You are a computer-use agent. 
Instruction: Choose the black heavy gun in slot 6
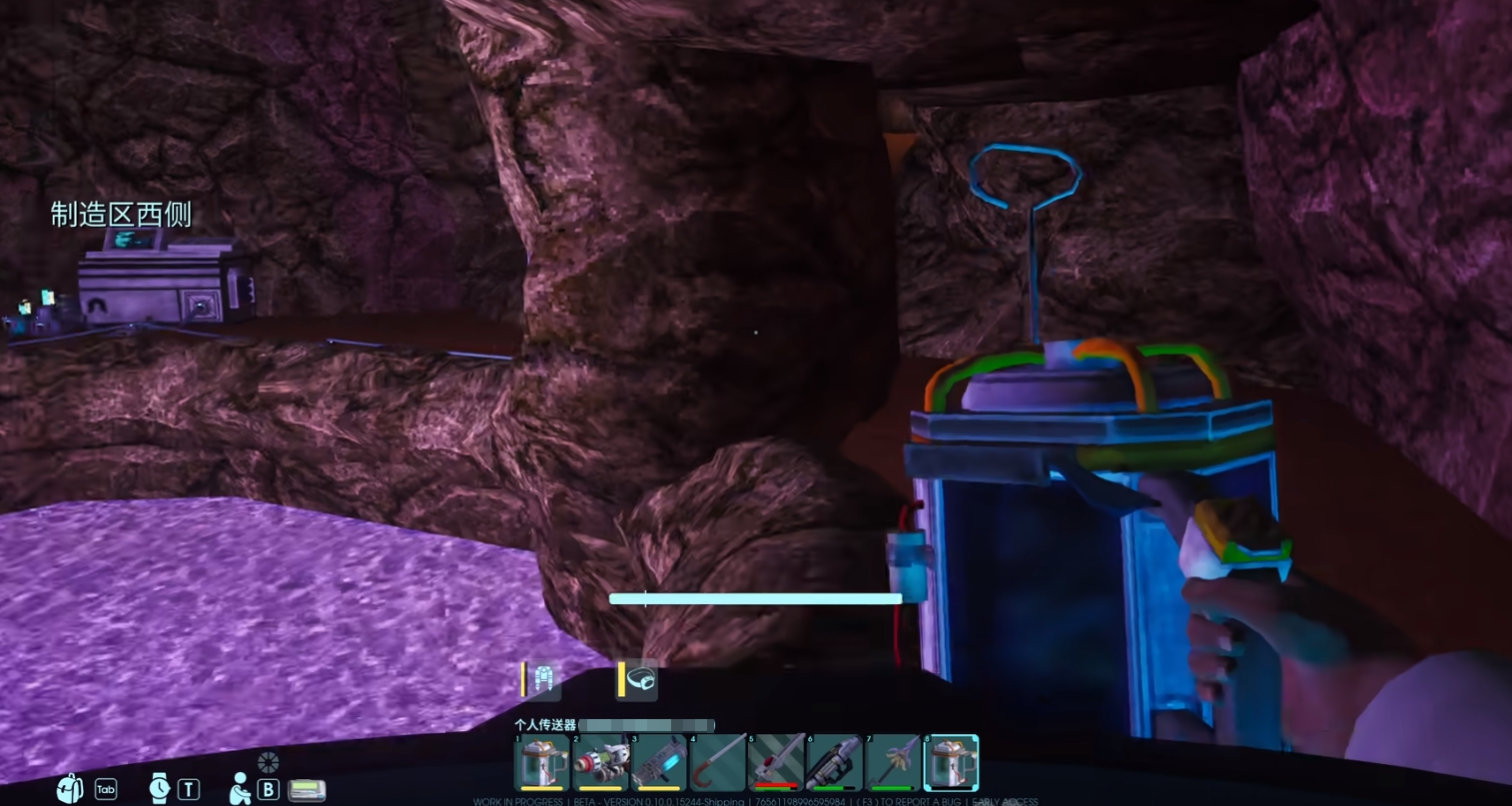834,764
